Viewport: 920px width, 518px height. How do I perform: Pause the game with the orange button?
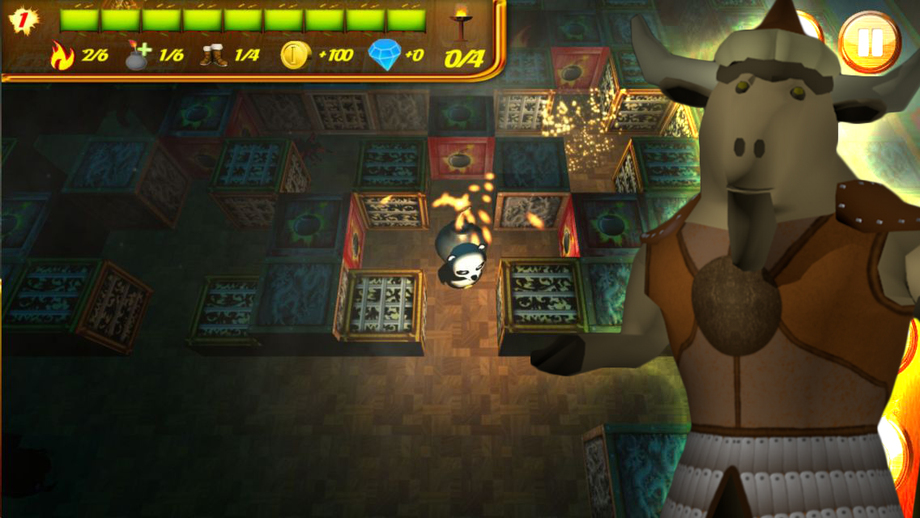pyautogui.click(x=869, y=42)
